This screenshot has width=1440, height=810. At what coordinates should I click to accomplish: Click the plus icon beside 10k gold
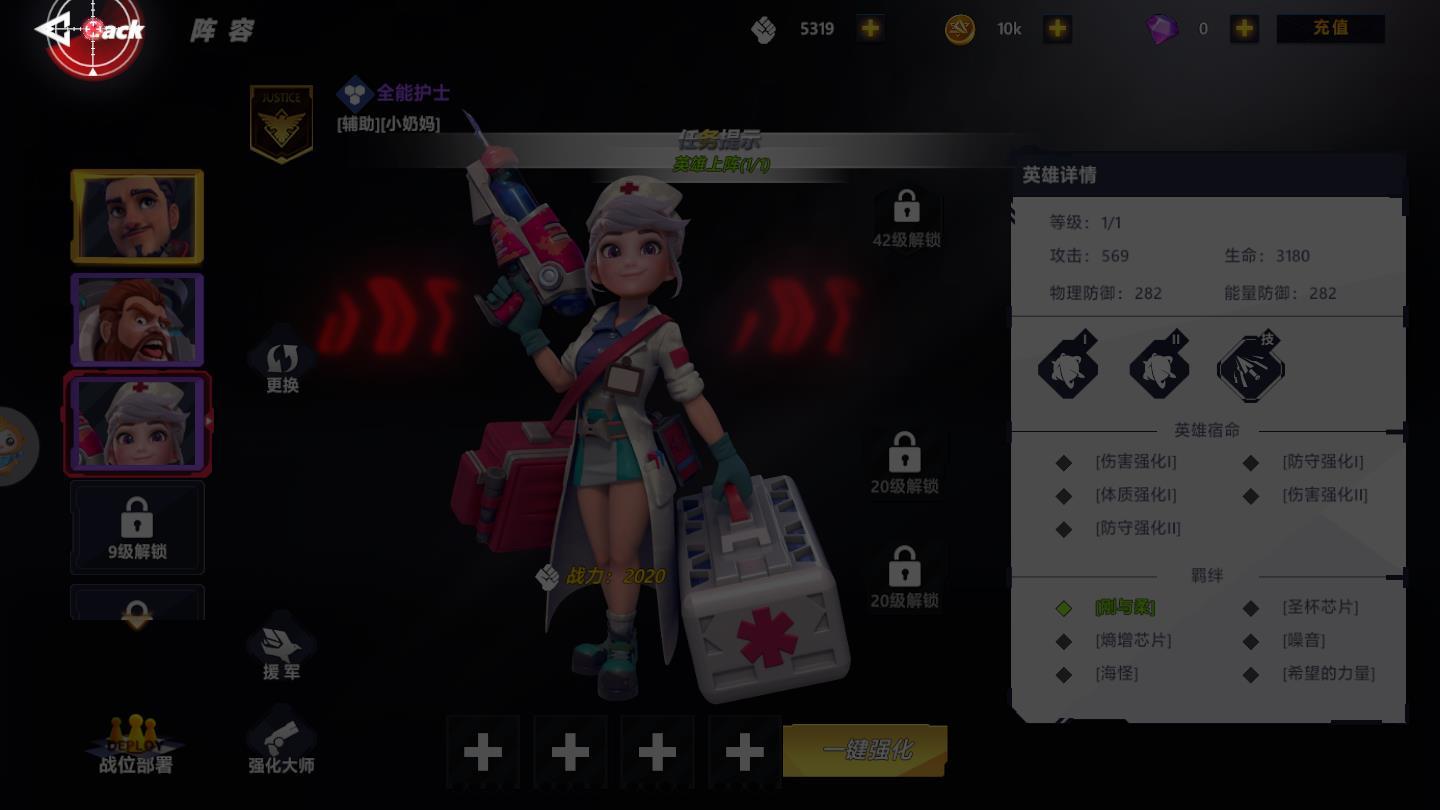(x=1057, y=29)
